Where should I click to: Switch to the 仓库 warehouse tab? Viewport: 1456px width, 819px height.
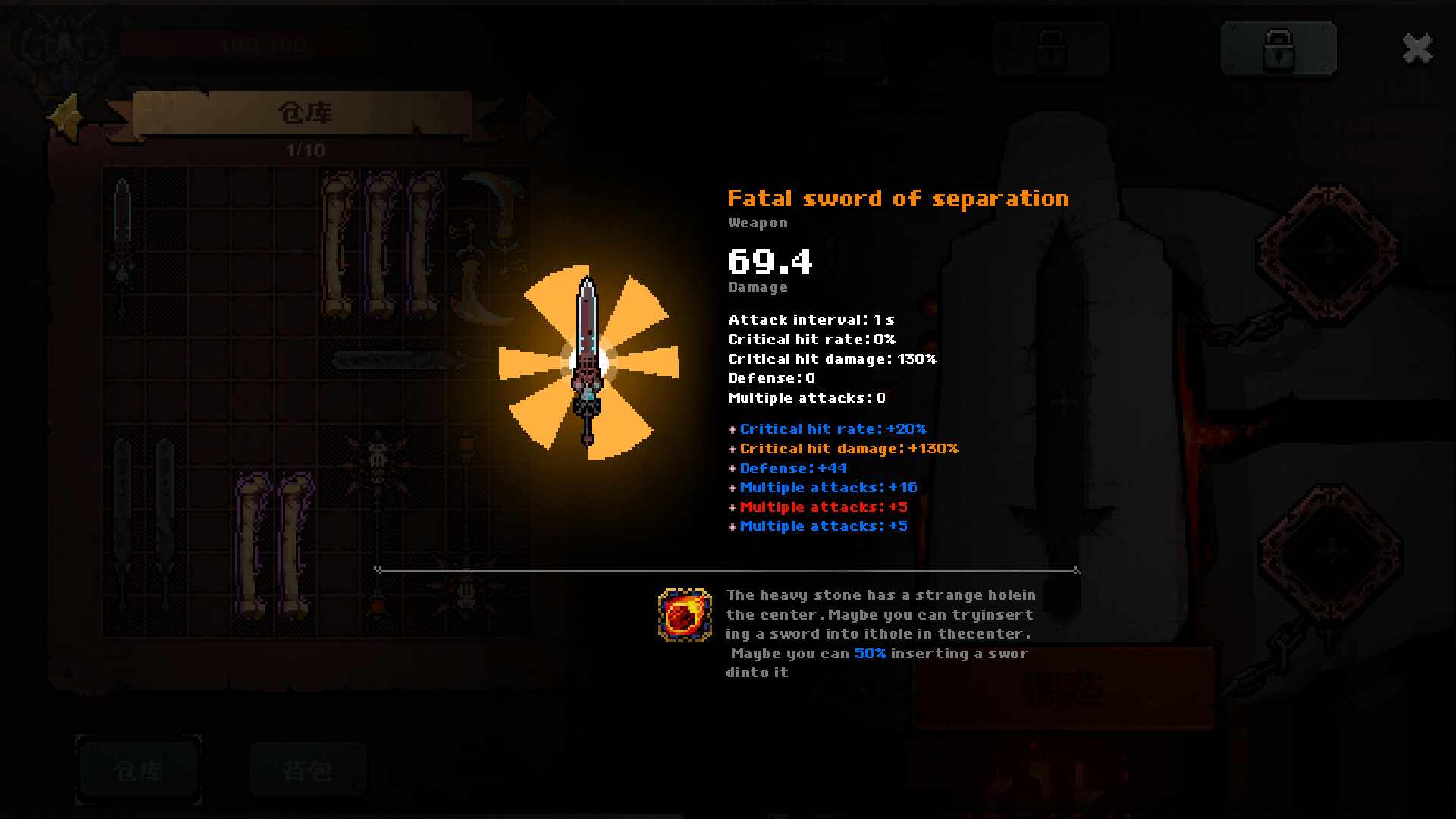pyautogui.click(x=139, y=768)
